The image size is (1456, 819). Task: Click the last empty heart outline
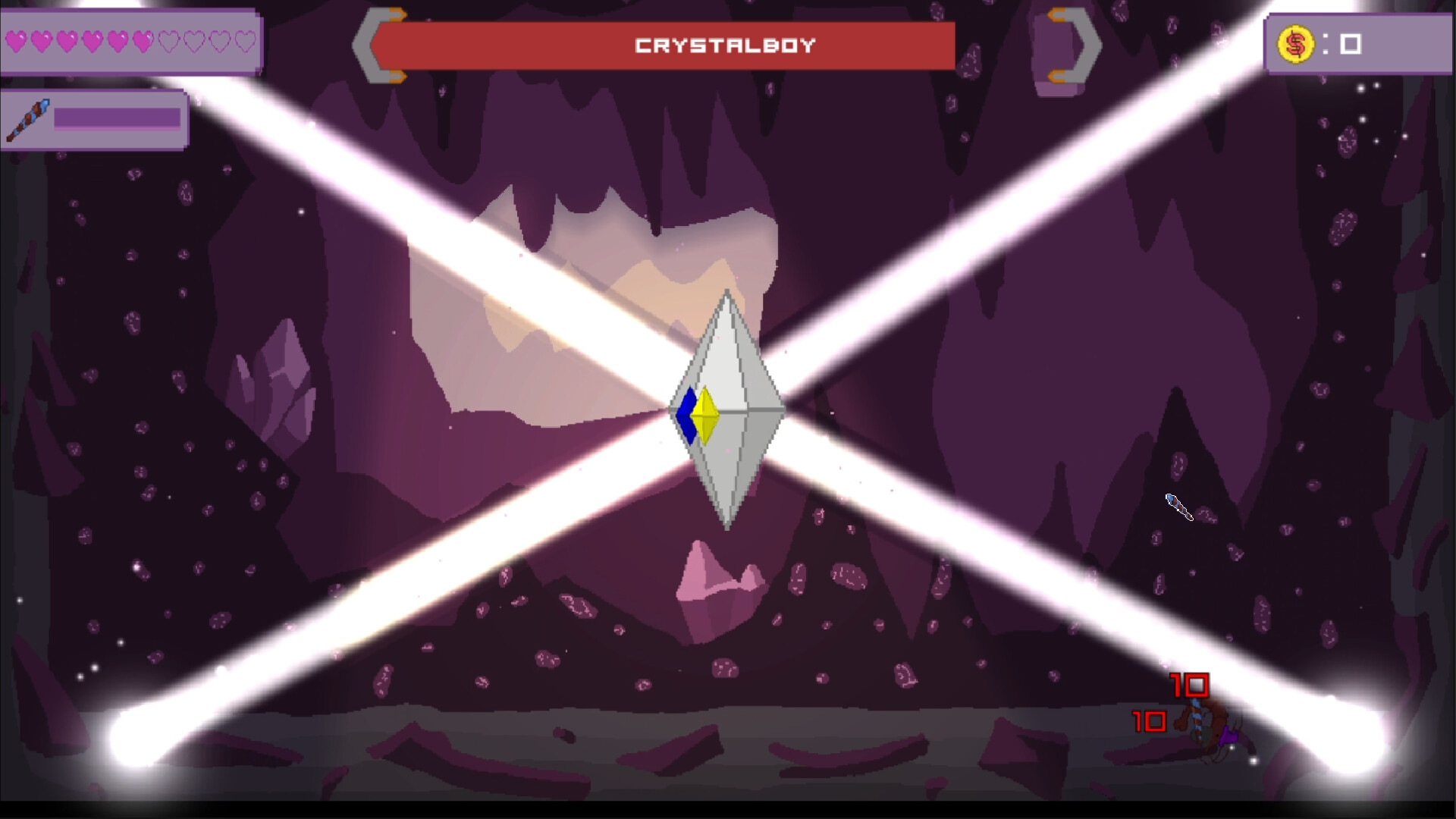click(x=243, y=41)
